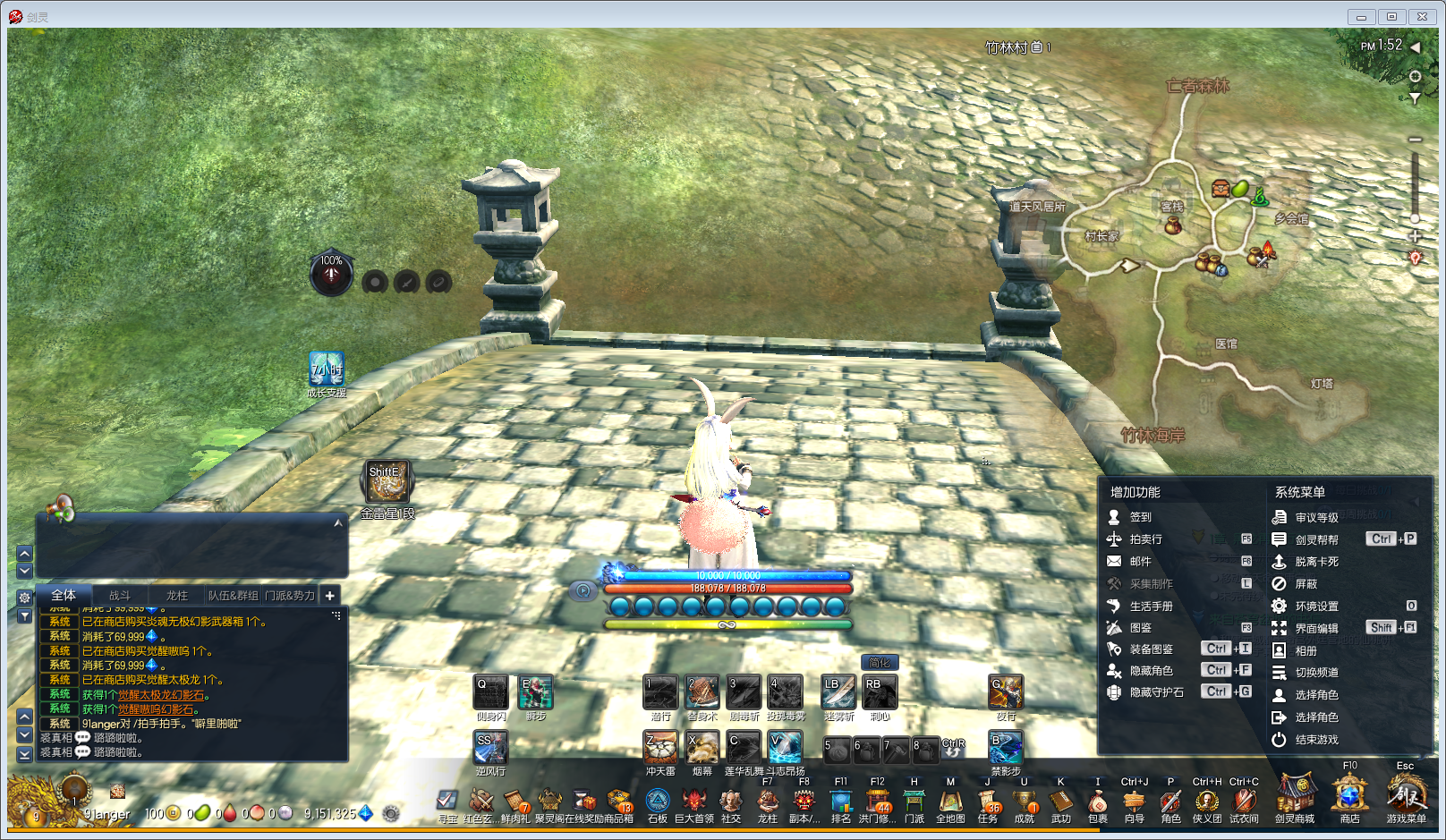Open 环境设置 environment settings

pyautogui.click(x=1315, y=607)
